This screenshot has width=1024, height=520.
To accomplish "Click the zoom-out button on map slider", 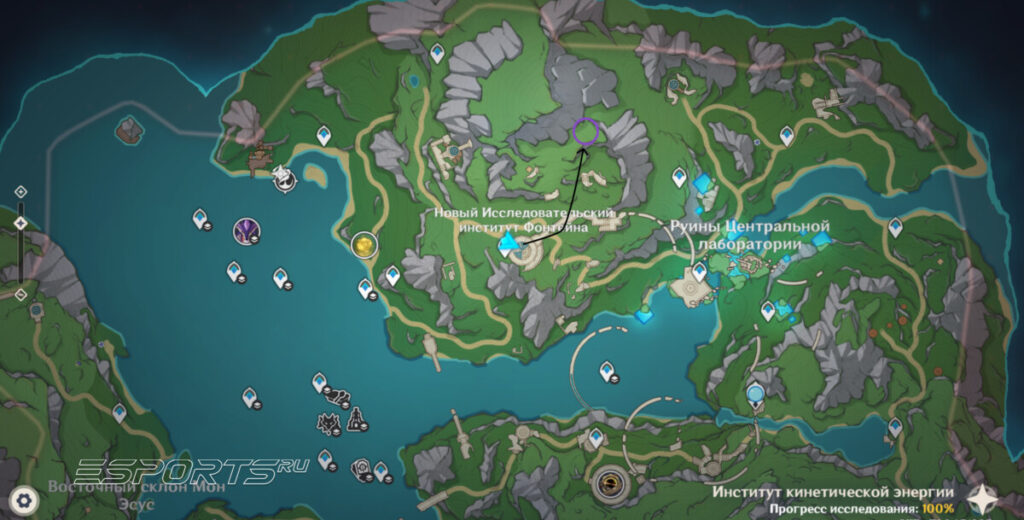I will click(21, 294).
